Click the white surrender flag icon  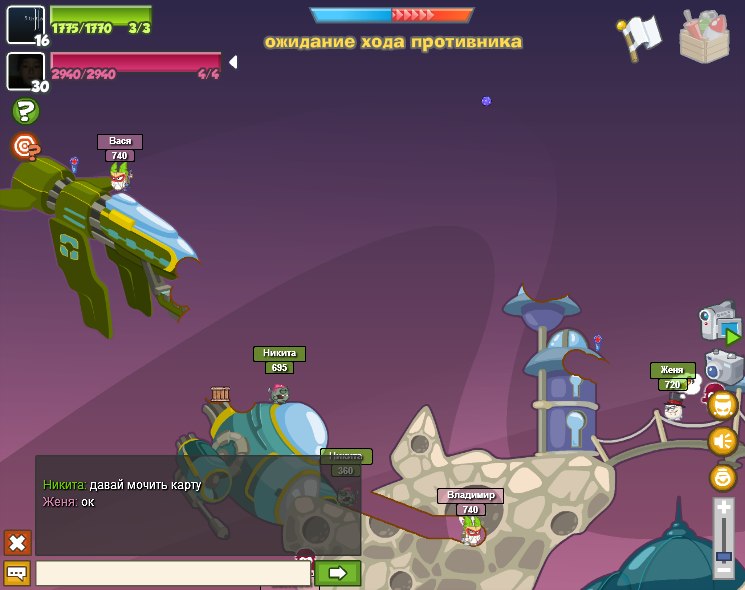coord(640,36)
